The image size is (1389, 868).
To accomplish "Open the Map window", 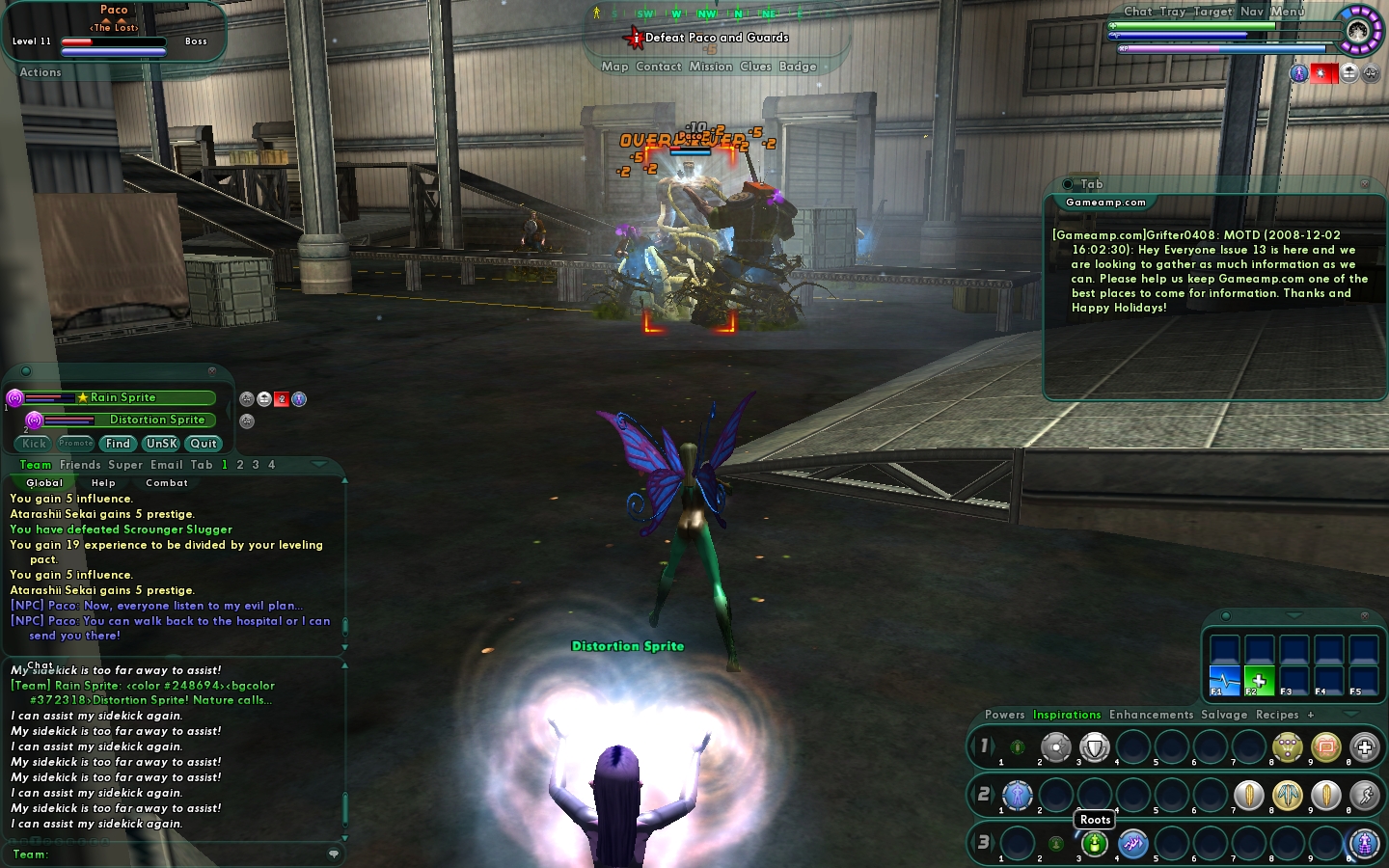I will (x=614, y=67).
